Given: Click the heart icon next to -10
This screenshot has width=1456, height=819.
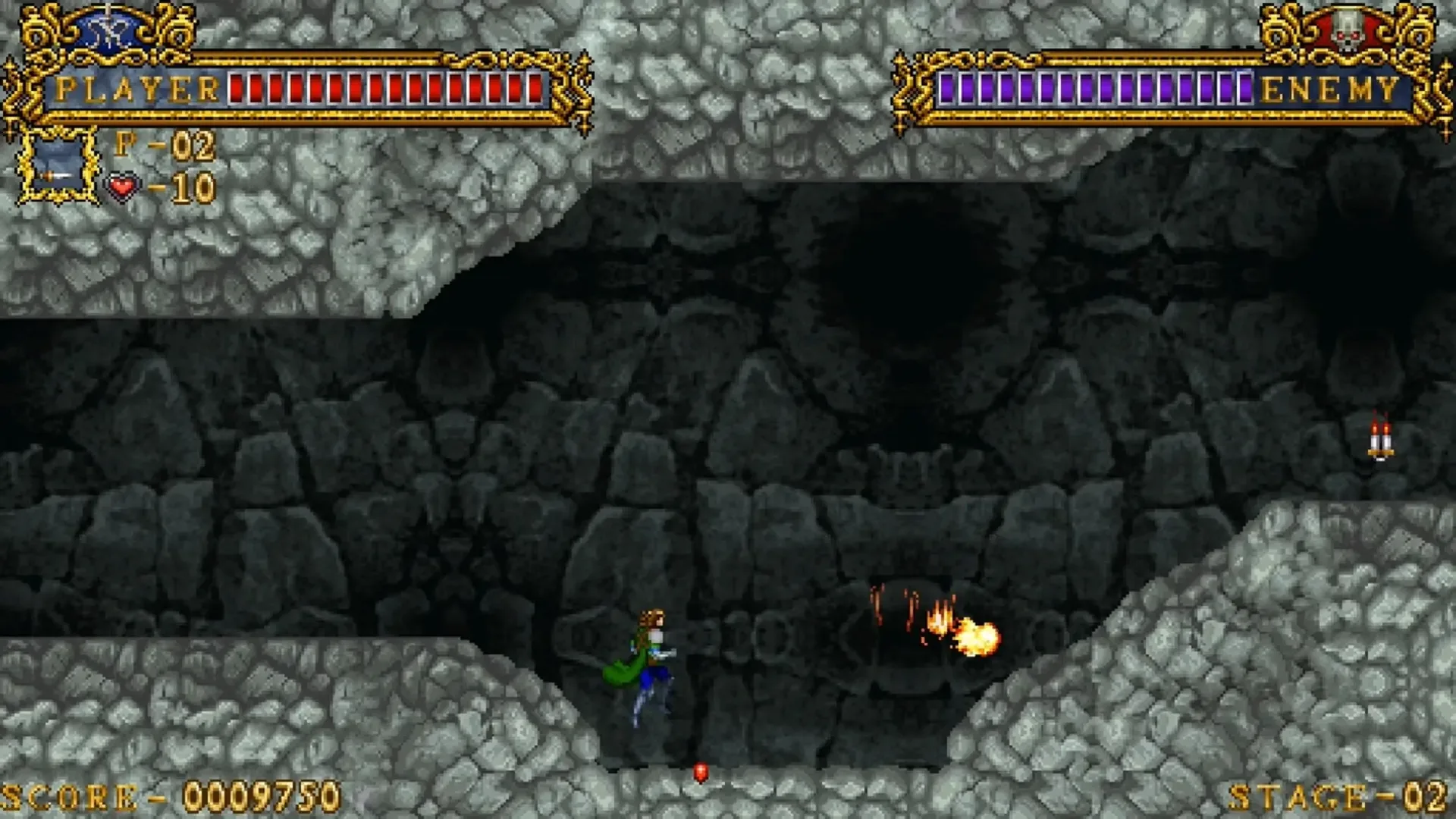Looking at the screenshot, I should (x=120, y=187).
